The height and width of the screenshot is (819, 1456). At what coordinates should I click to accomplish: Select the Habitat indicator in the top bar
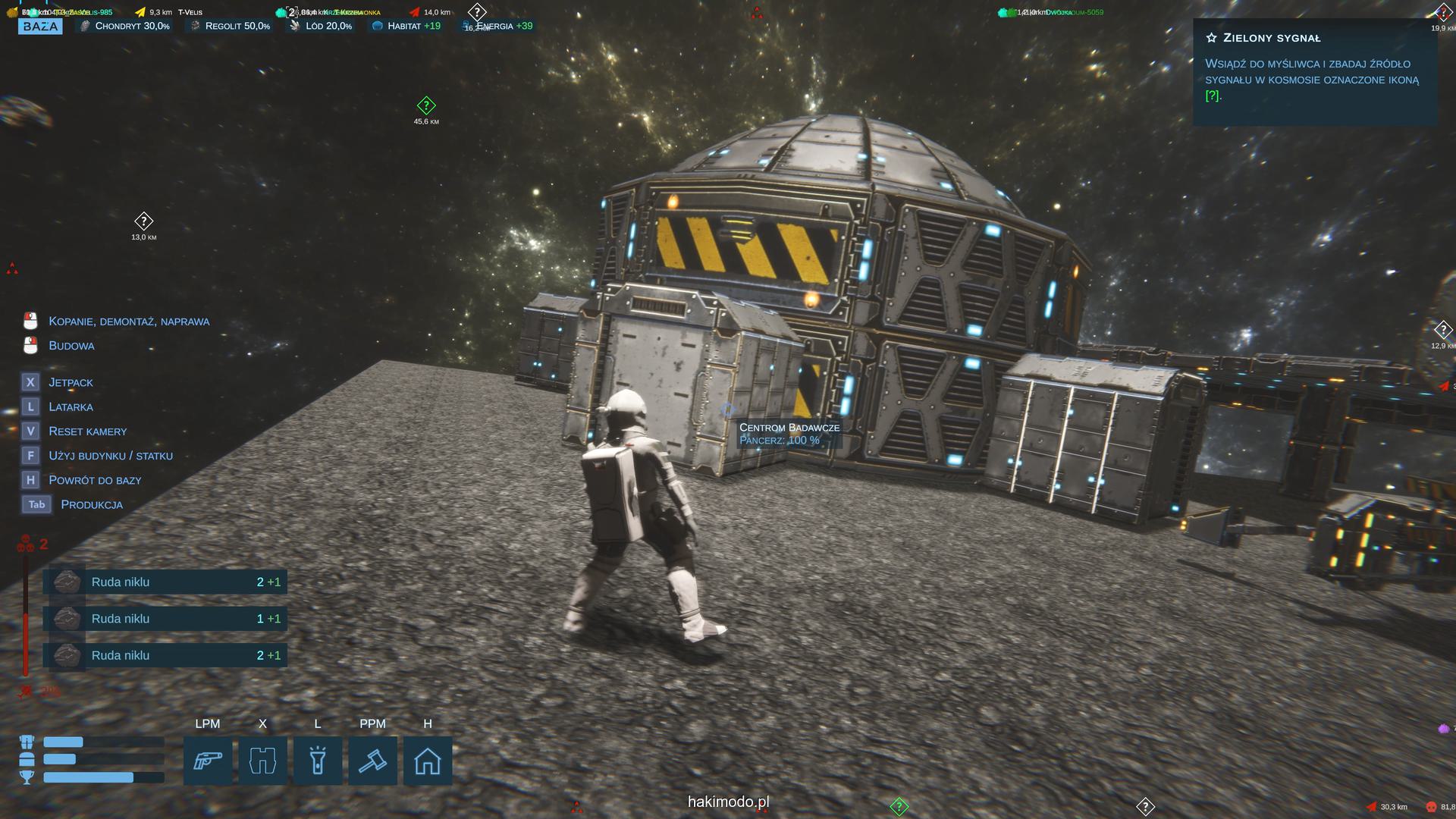[407, 27]
